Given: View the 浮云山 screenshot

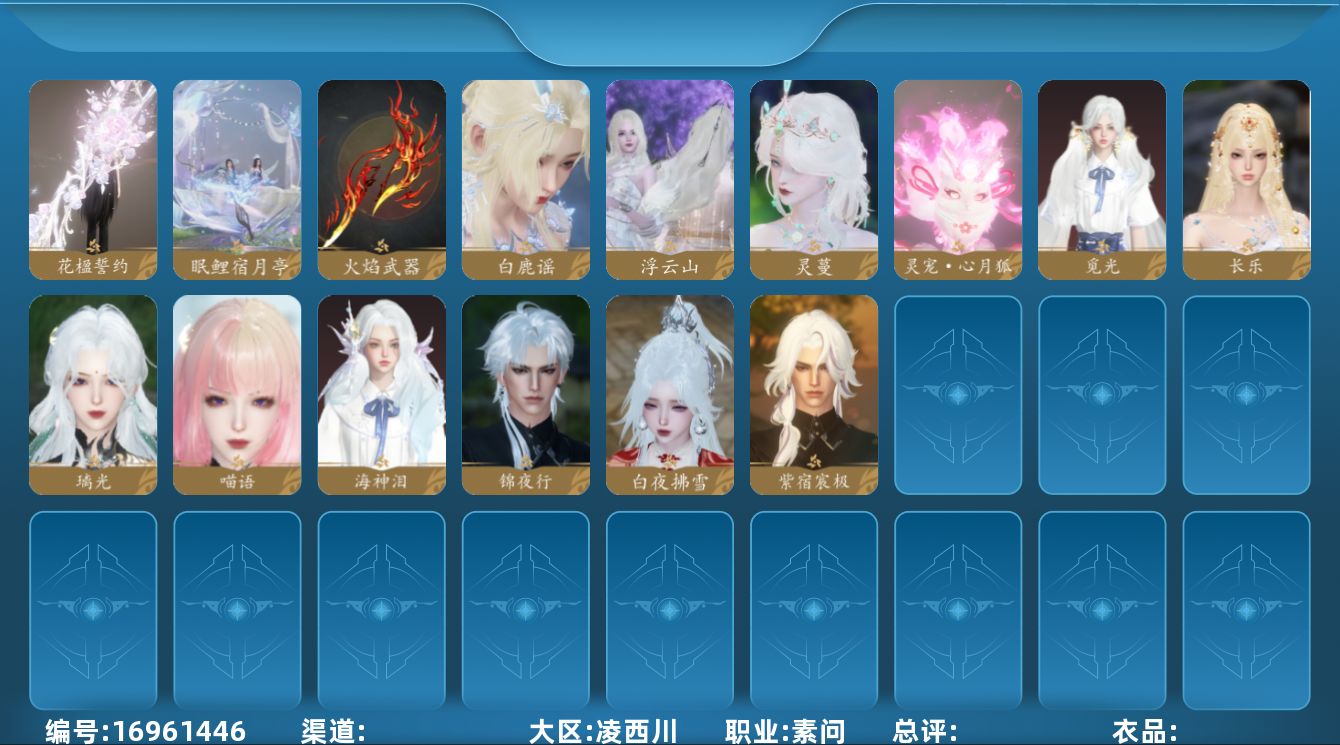Looking at the screenshot, I should point(669,178).
